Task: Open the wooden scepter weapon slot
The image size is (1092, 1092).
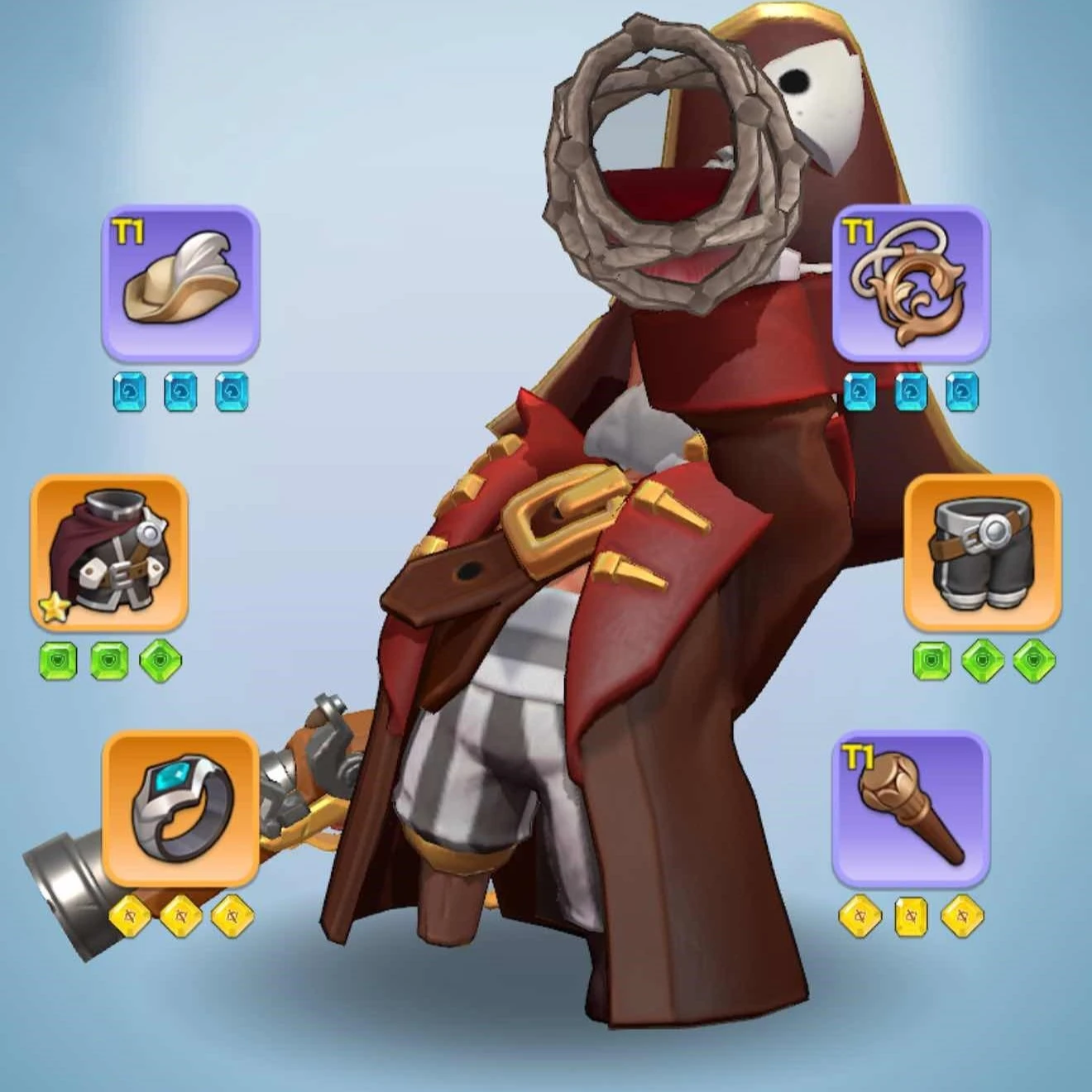Action: [911, 808]
